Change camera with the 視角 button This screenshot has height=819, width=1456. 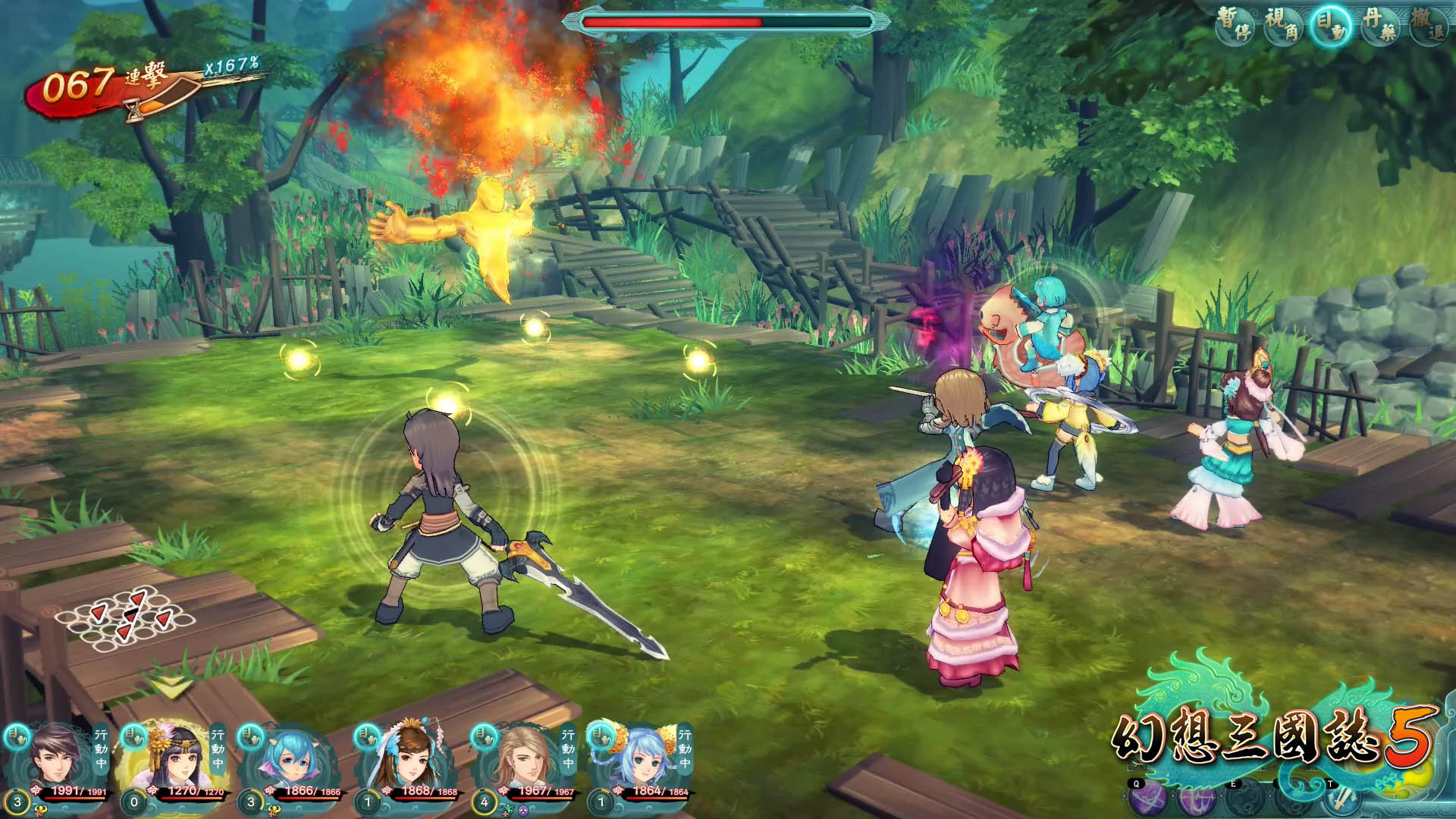pos(1283,24)
